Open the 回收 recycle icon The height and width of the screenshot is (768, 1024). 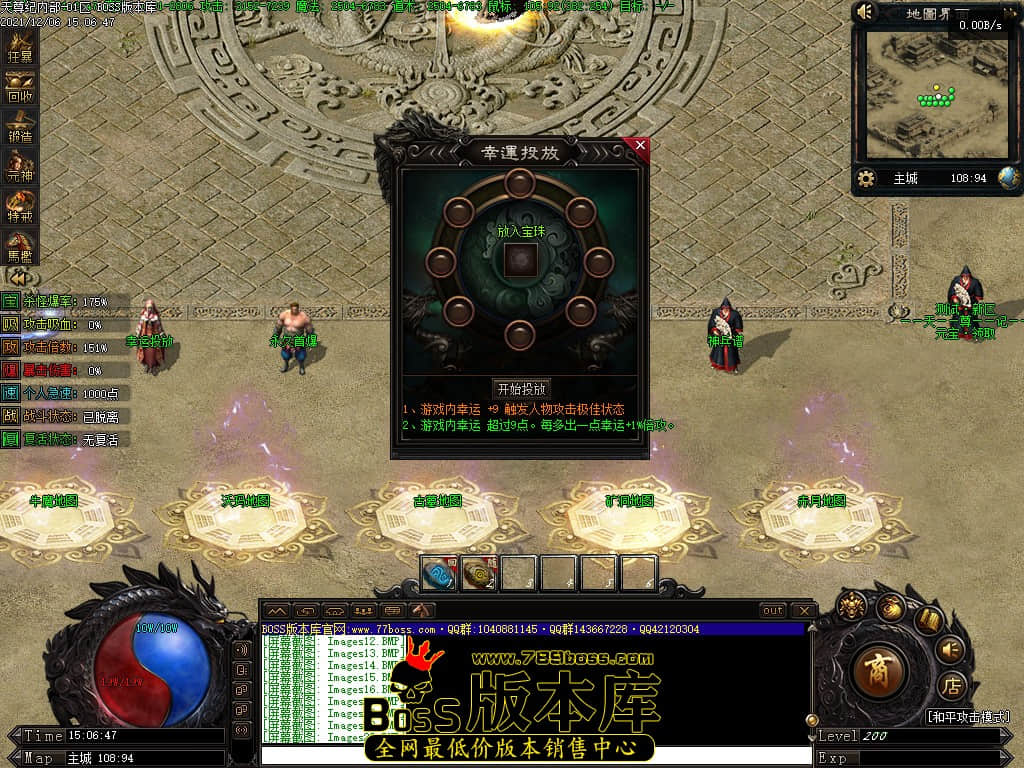pos(20,88)
